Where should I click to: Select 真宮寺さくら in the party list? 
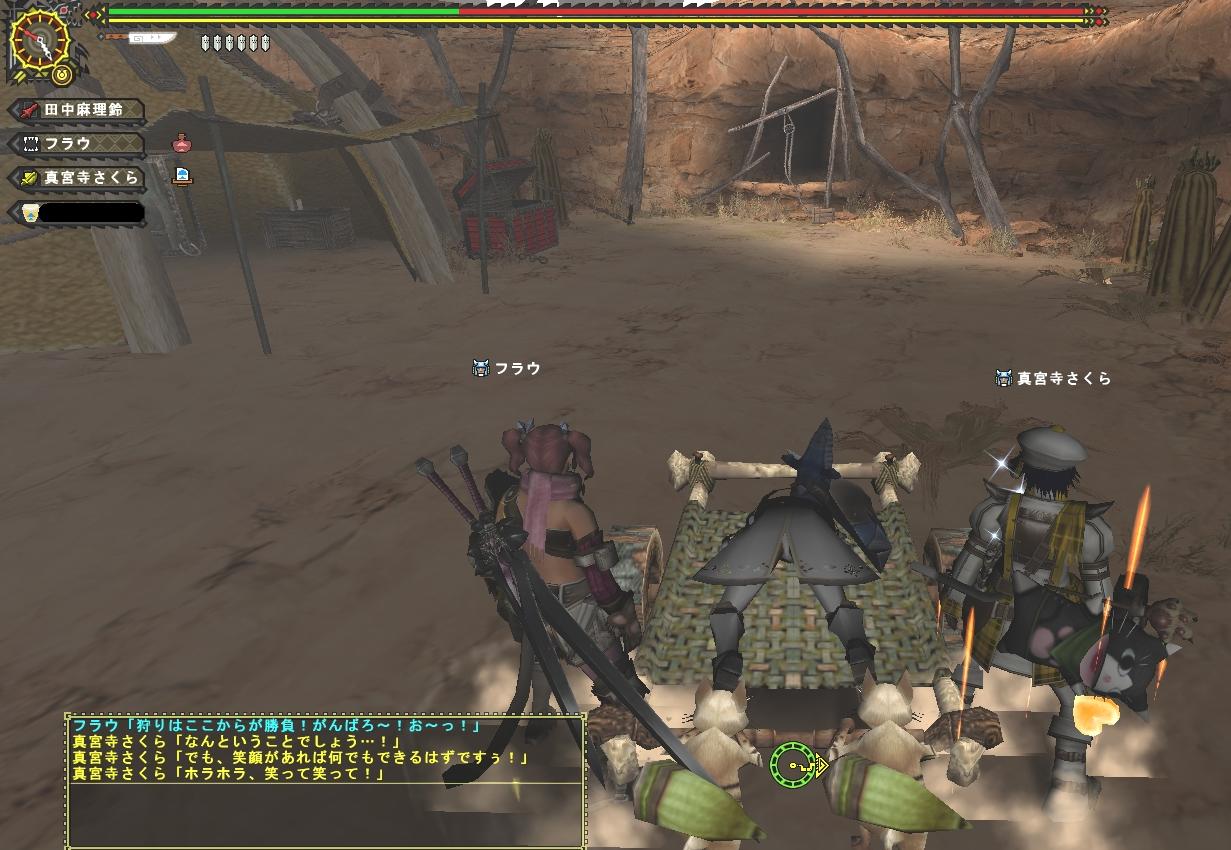click(x=78, y=178)
